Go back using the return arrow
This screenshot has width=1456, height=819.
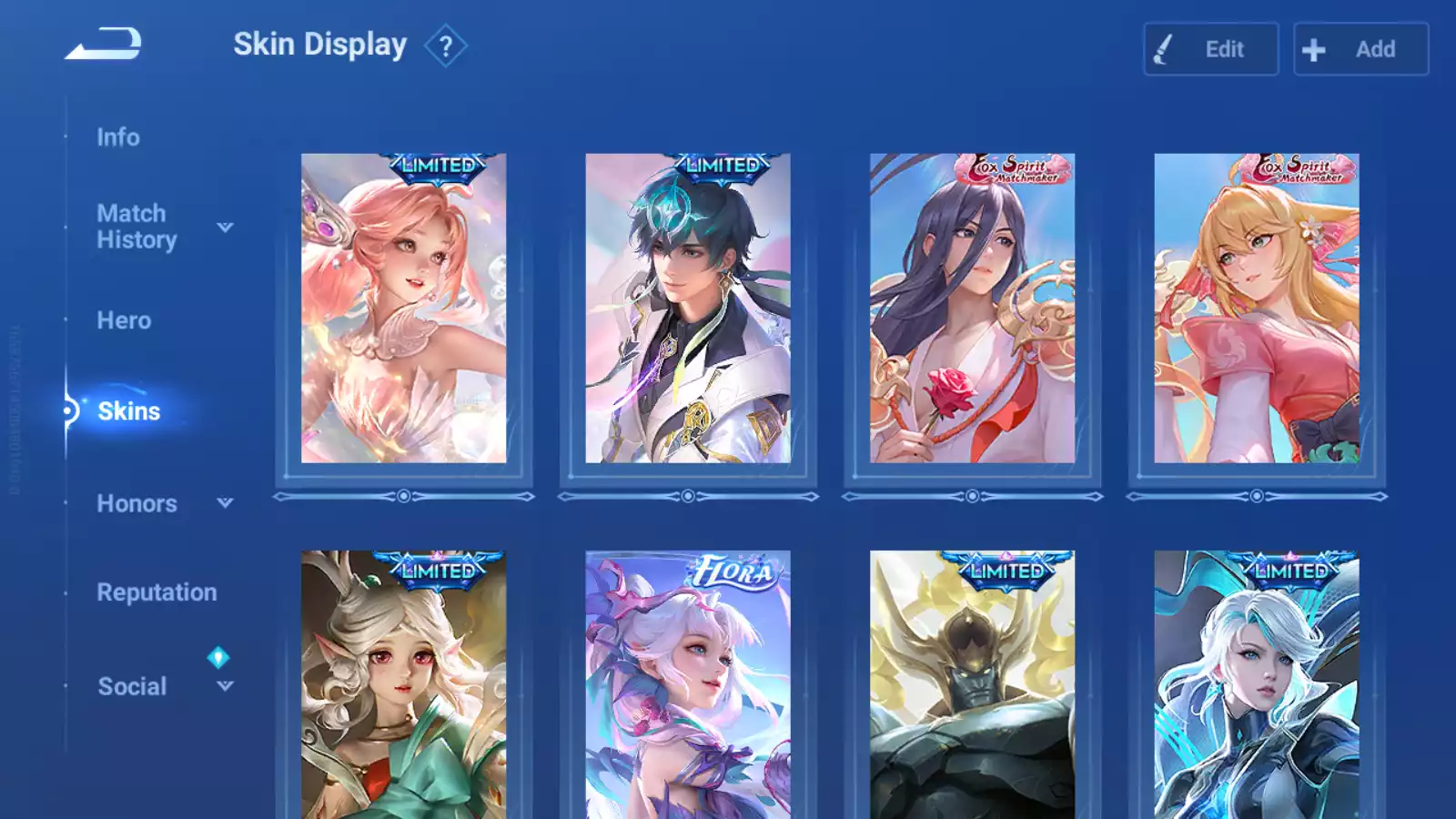tap(104, 44)
